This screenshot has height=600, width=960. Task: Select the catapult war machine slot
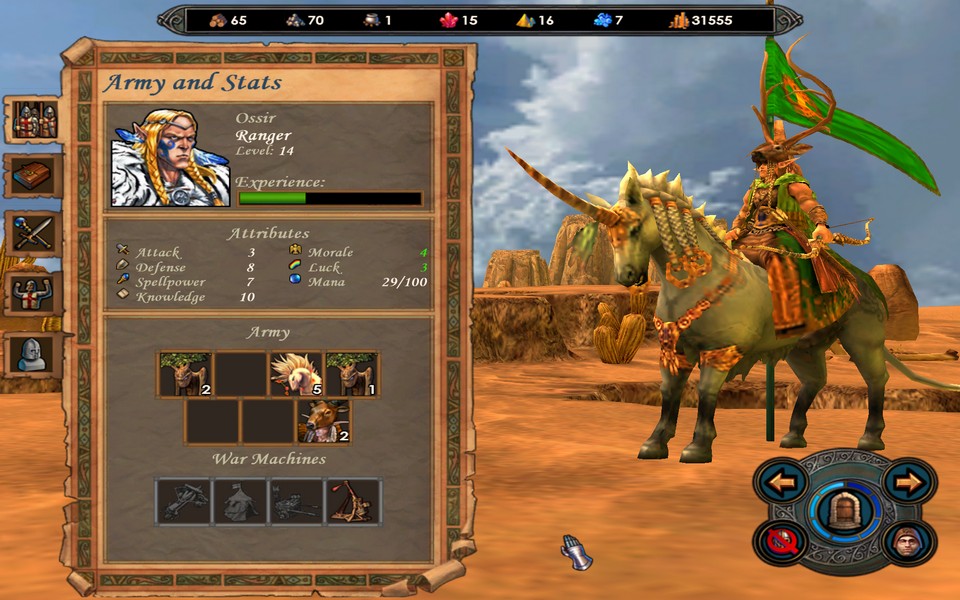pyautogui.click(x=354, y=501)
